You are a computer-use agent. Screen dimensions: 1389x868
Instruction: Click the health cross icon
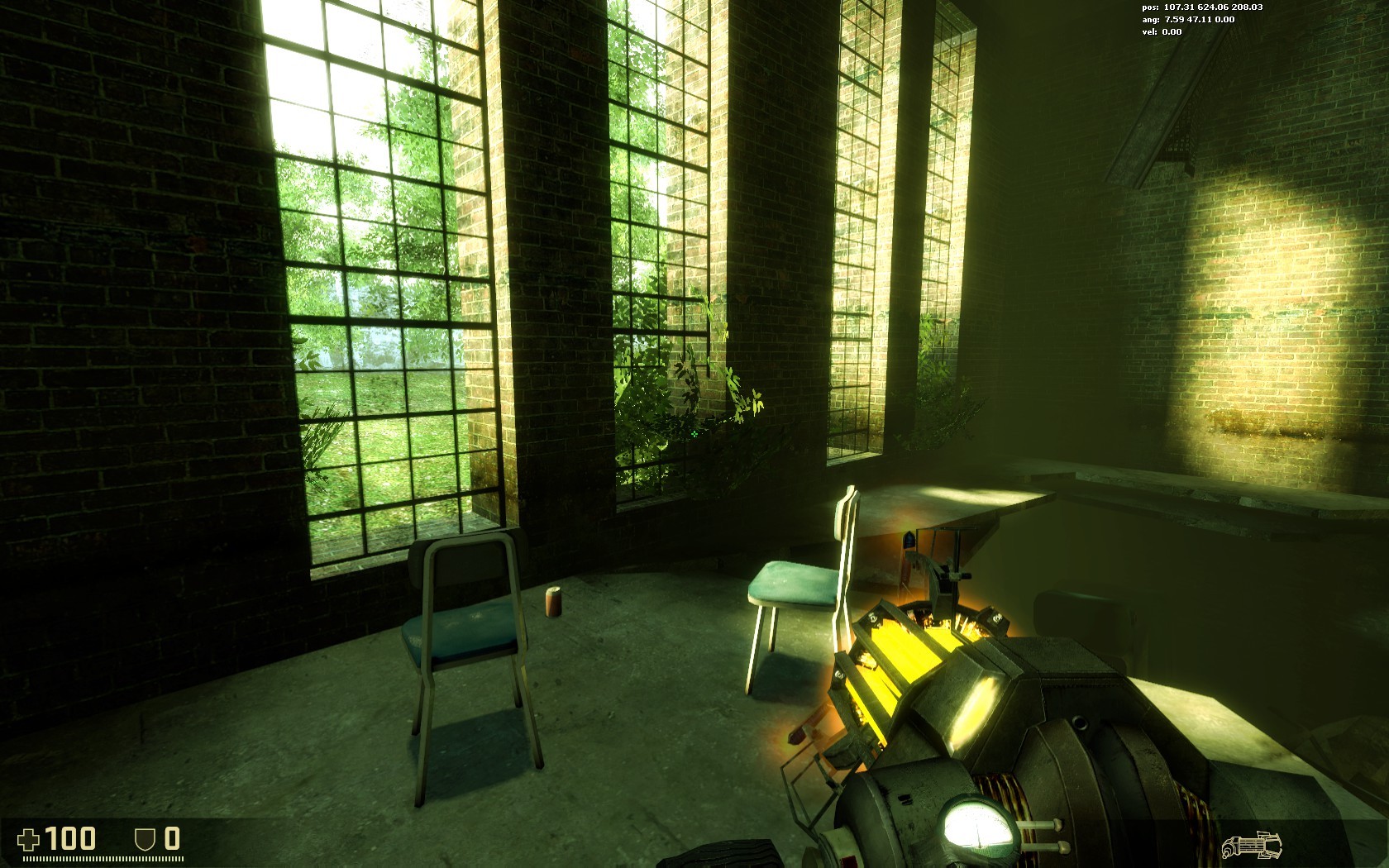(x=30, y=839)
